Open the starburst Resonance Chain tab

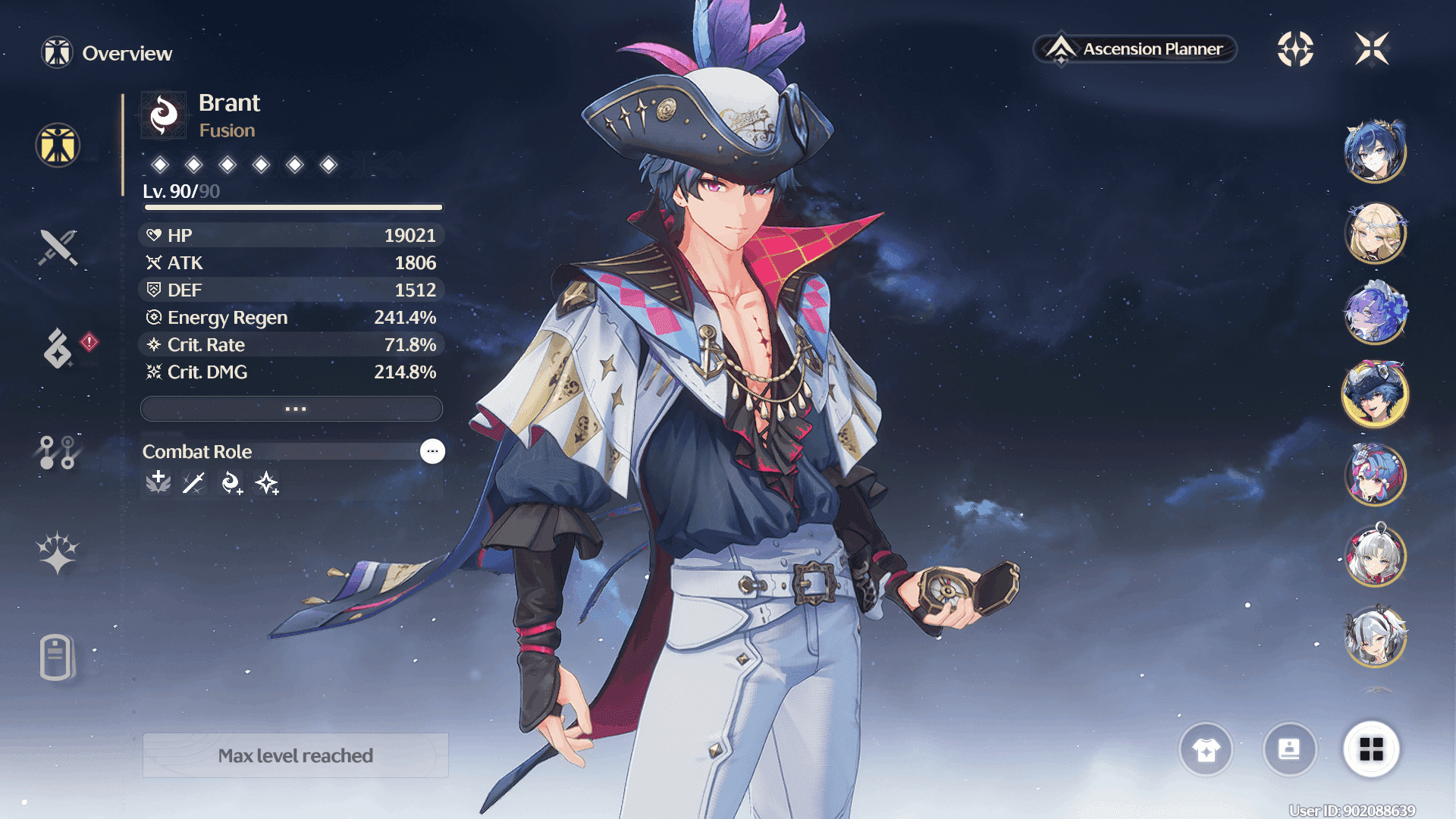tap(58, 552)
